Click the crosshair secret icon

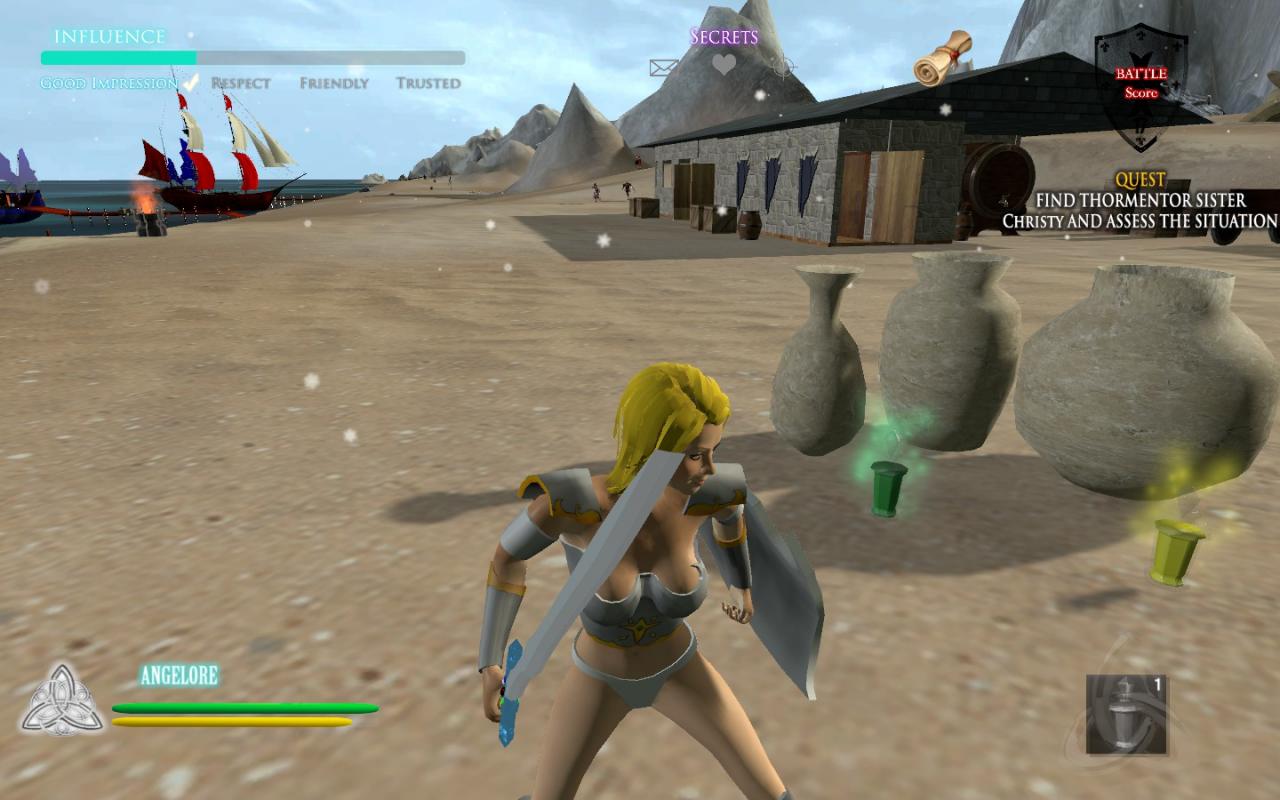[x=785, y=68]
